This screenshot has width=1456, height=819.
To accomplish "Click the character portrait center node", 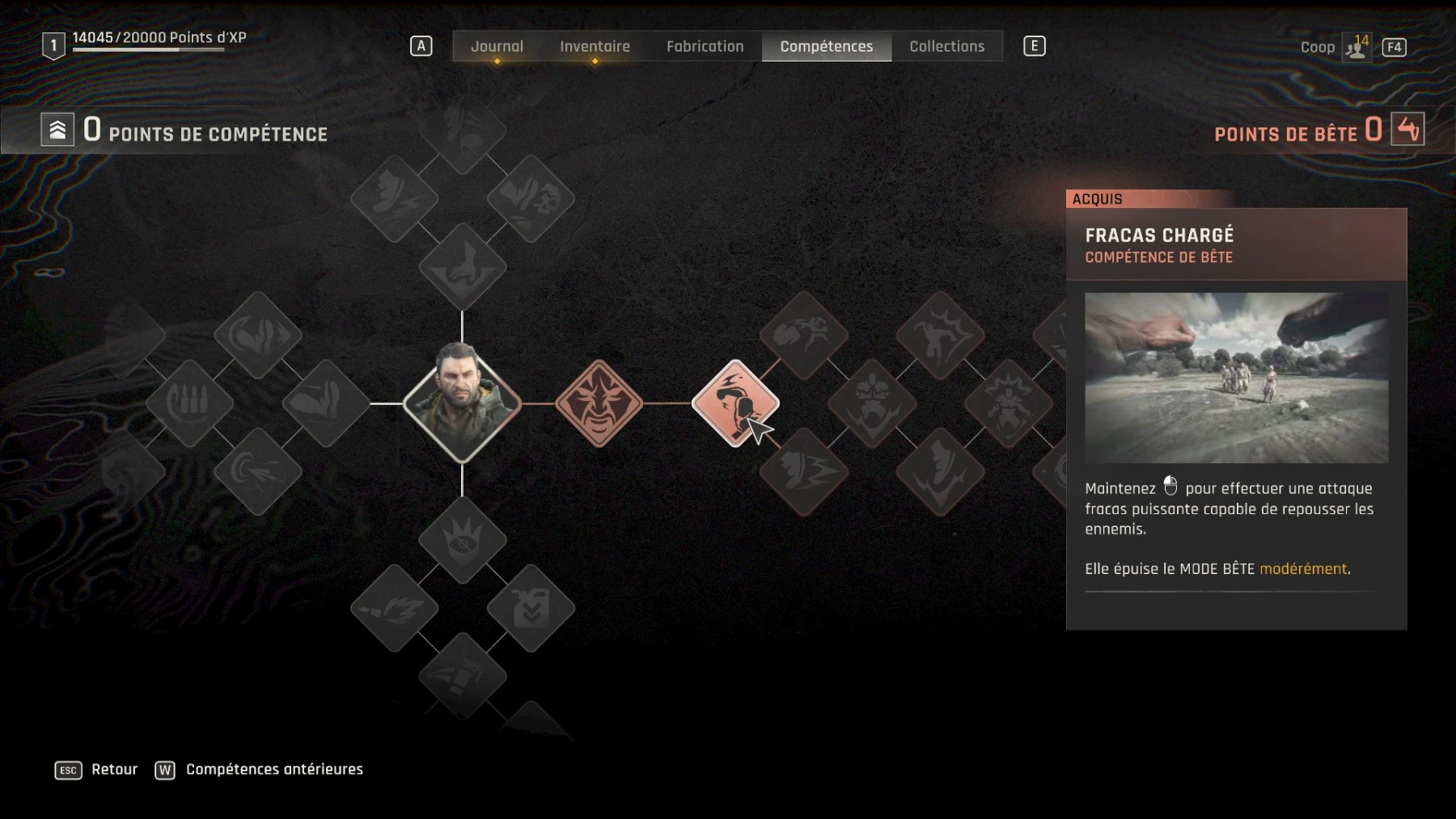I will coord(462,403).
